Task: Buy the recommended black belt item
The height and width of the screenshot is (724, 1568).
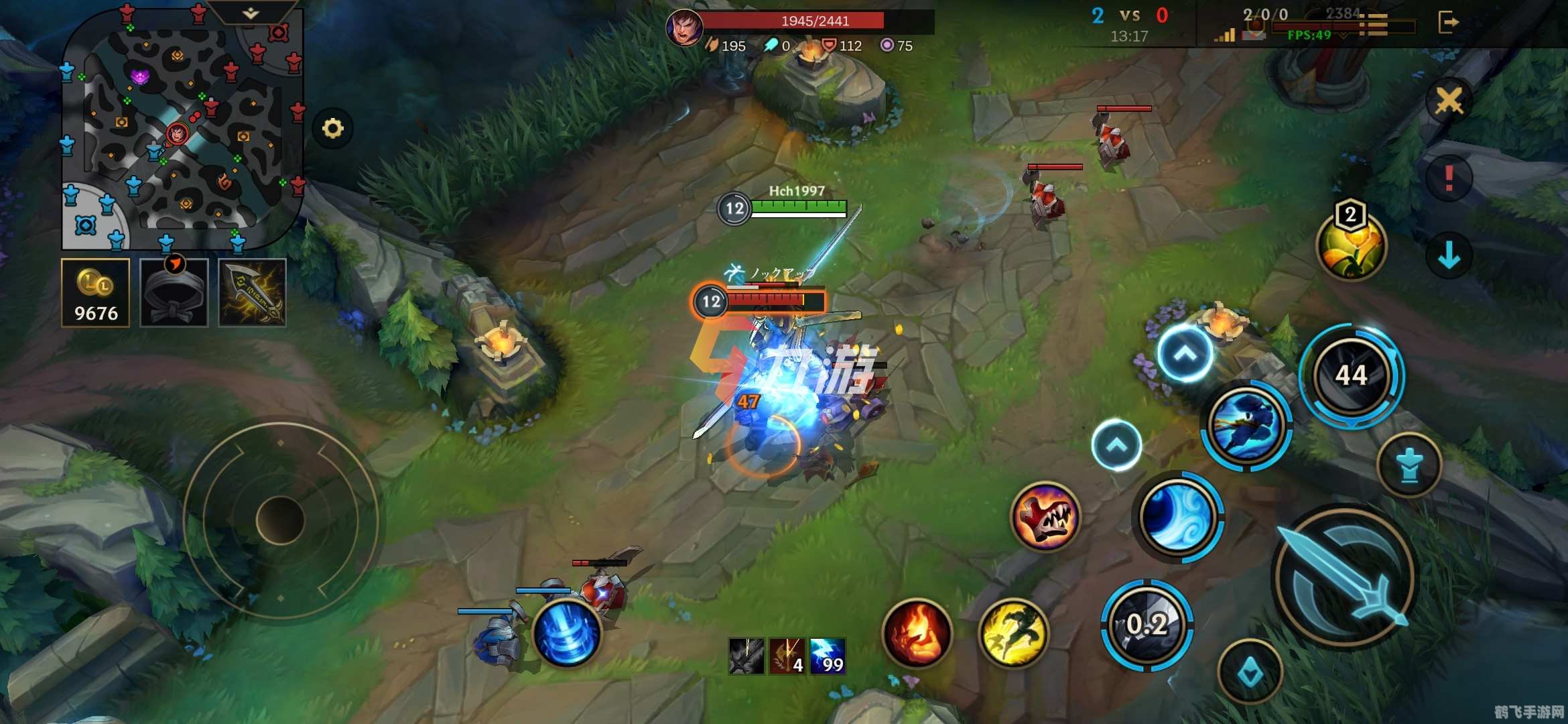Action: click(174, 293)
